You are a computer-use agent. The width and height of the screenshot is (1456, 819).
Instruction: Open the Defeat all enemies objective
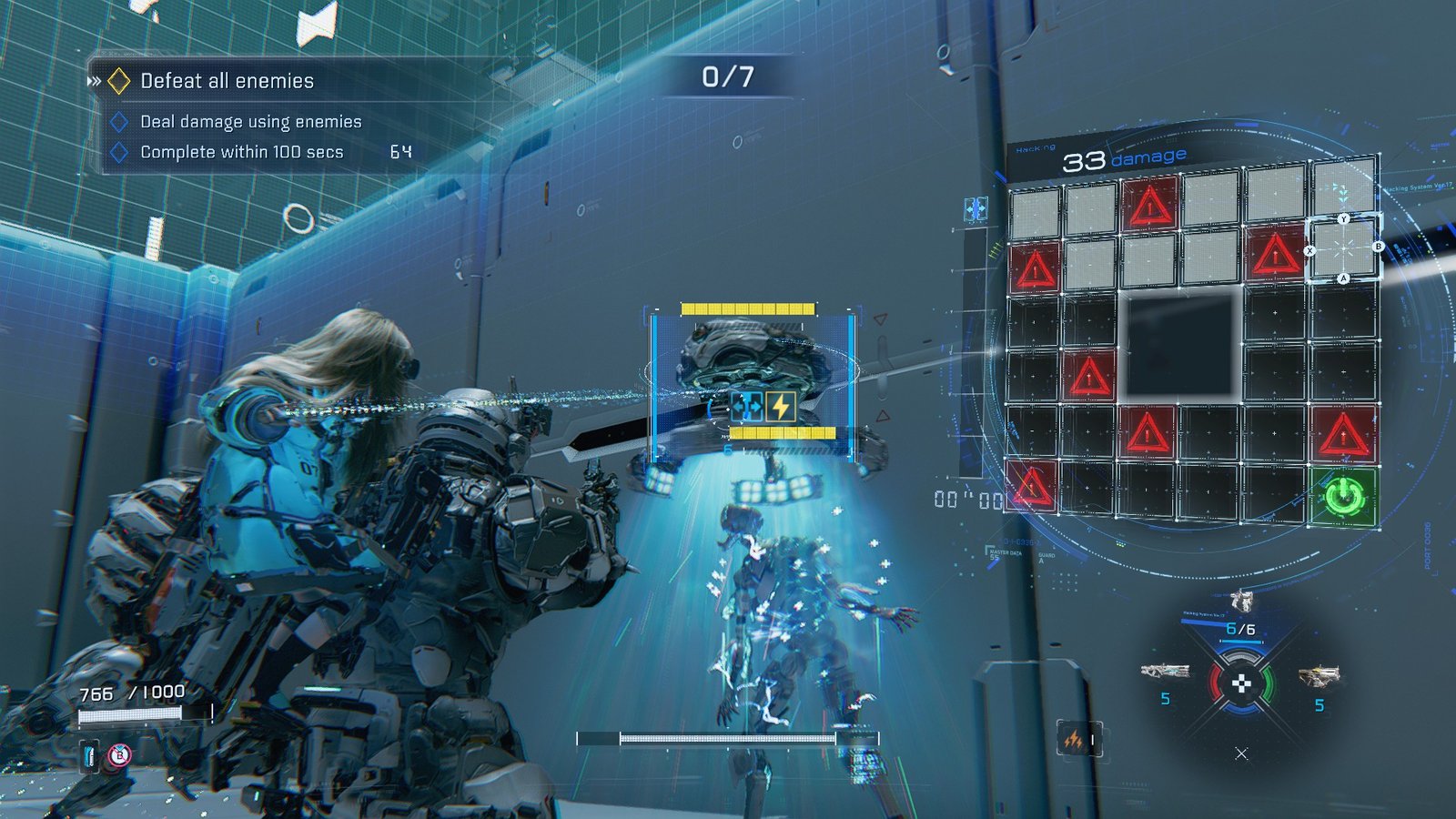point(227,81)
